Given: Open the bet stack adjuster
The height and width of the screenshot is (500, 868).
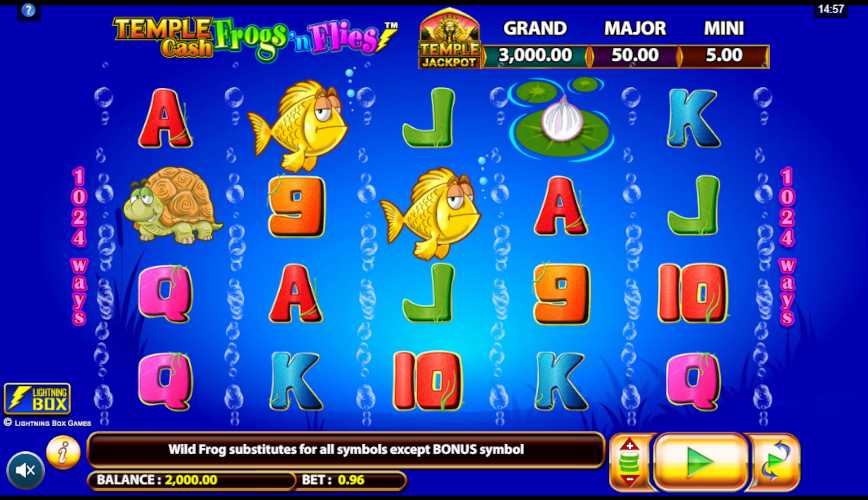Looking at the screenshot, I should click(x=630, y=462).
